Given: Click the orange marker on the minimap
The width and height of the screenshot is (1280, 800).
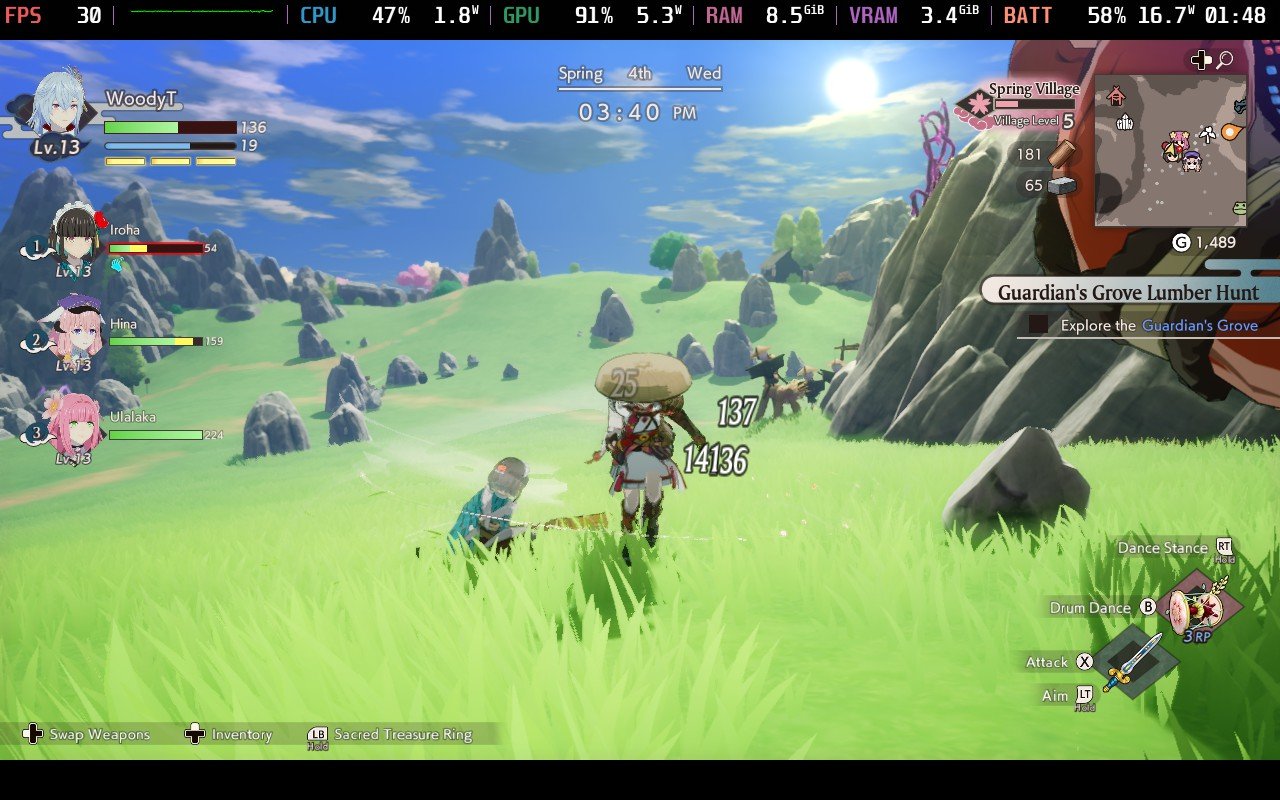Looking at the screenshot, I should 1230,131.
